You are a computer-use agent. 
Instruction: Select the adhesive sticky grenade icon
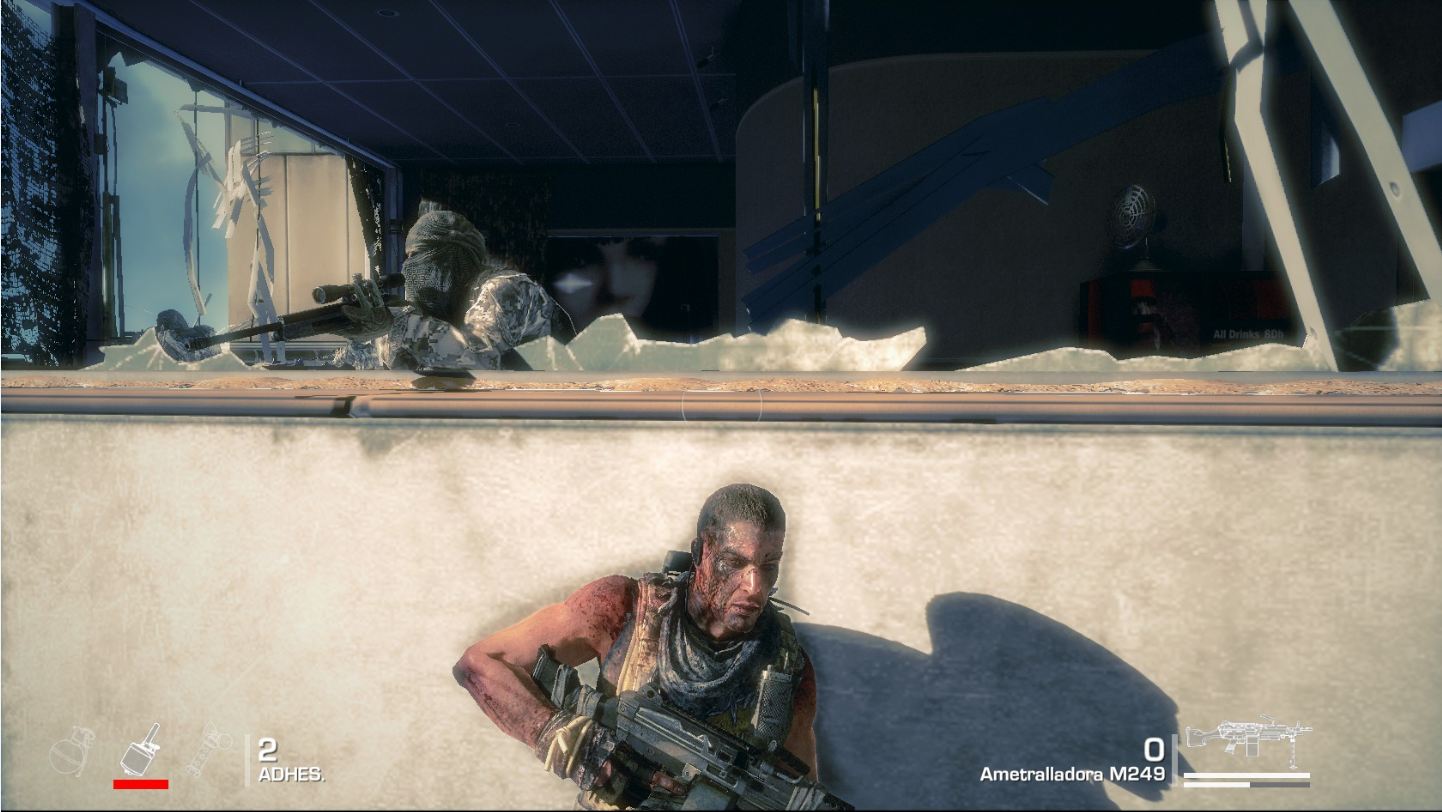[138, 748]
